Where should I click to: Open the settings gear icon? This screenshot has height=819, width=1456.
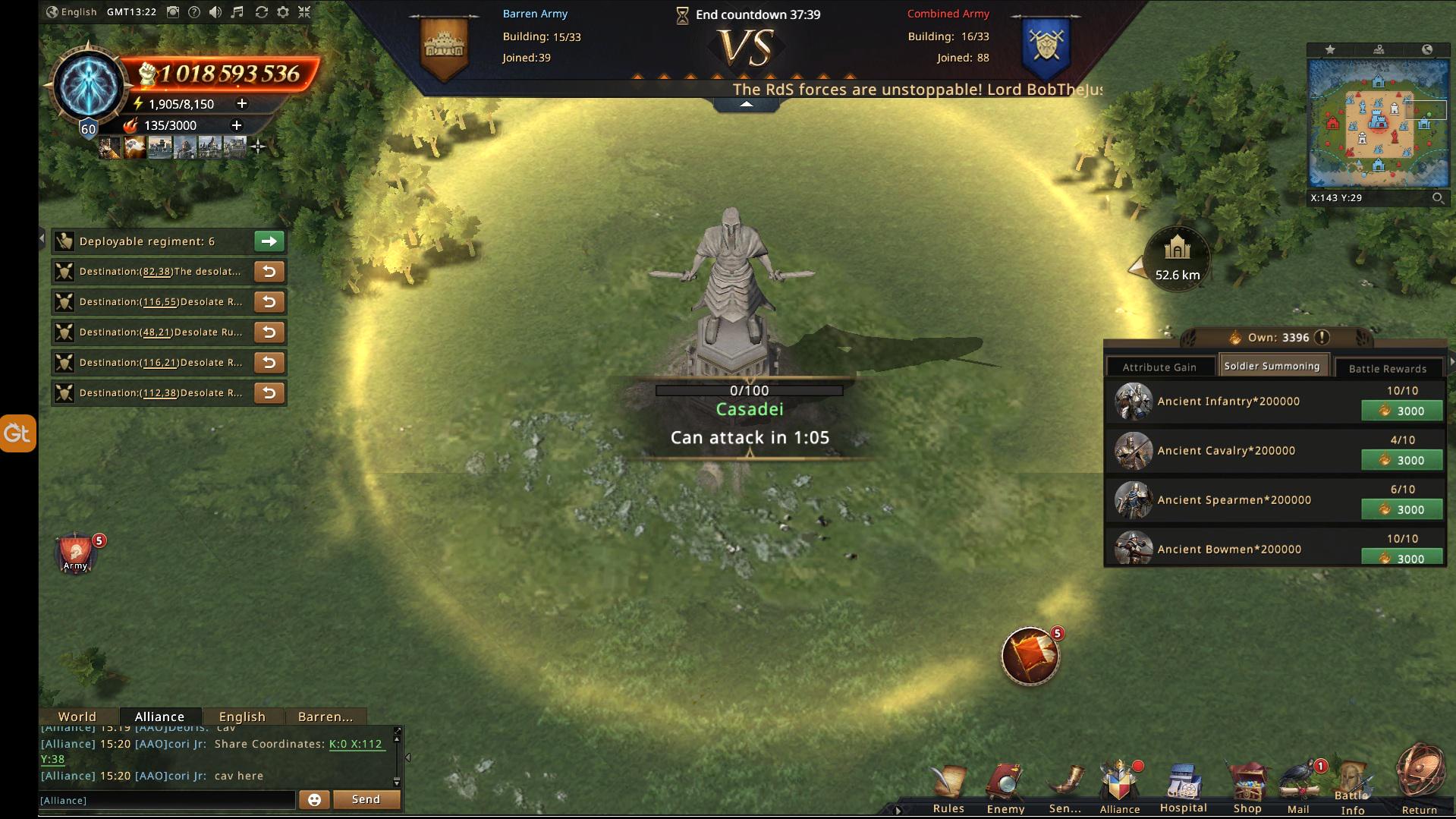pyautogui.click(x=283, y=12)
